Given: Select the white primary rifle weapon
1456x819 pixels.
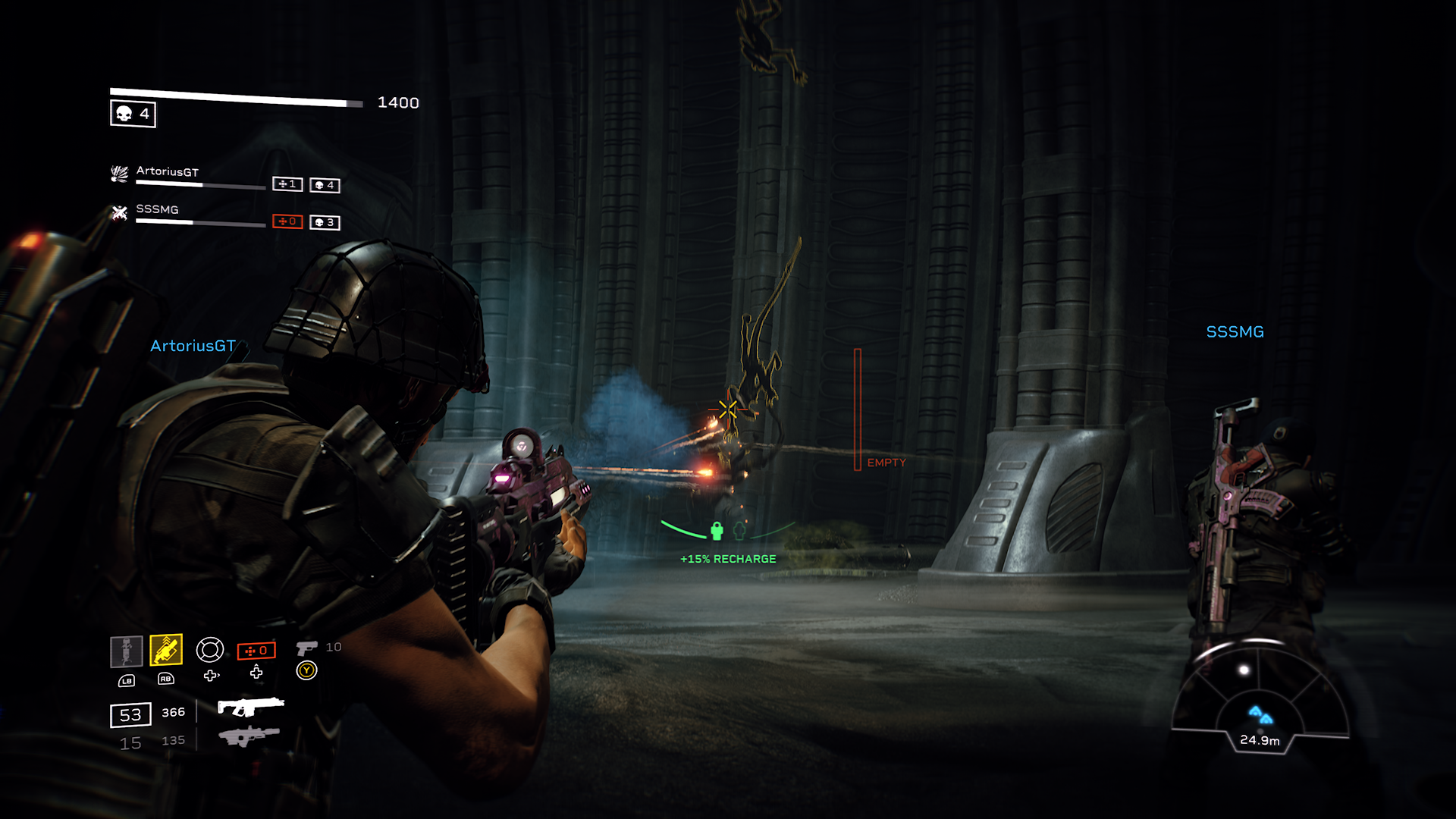Looking at the screenshot, I should [250, 707].
